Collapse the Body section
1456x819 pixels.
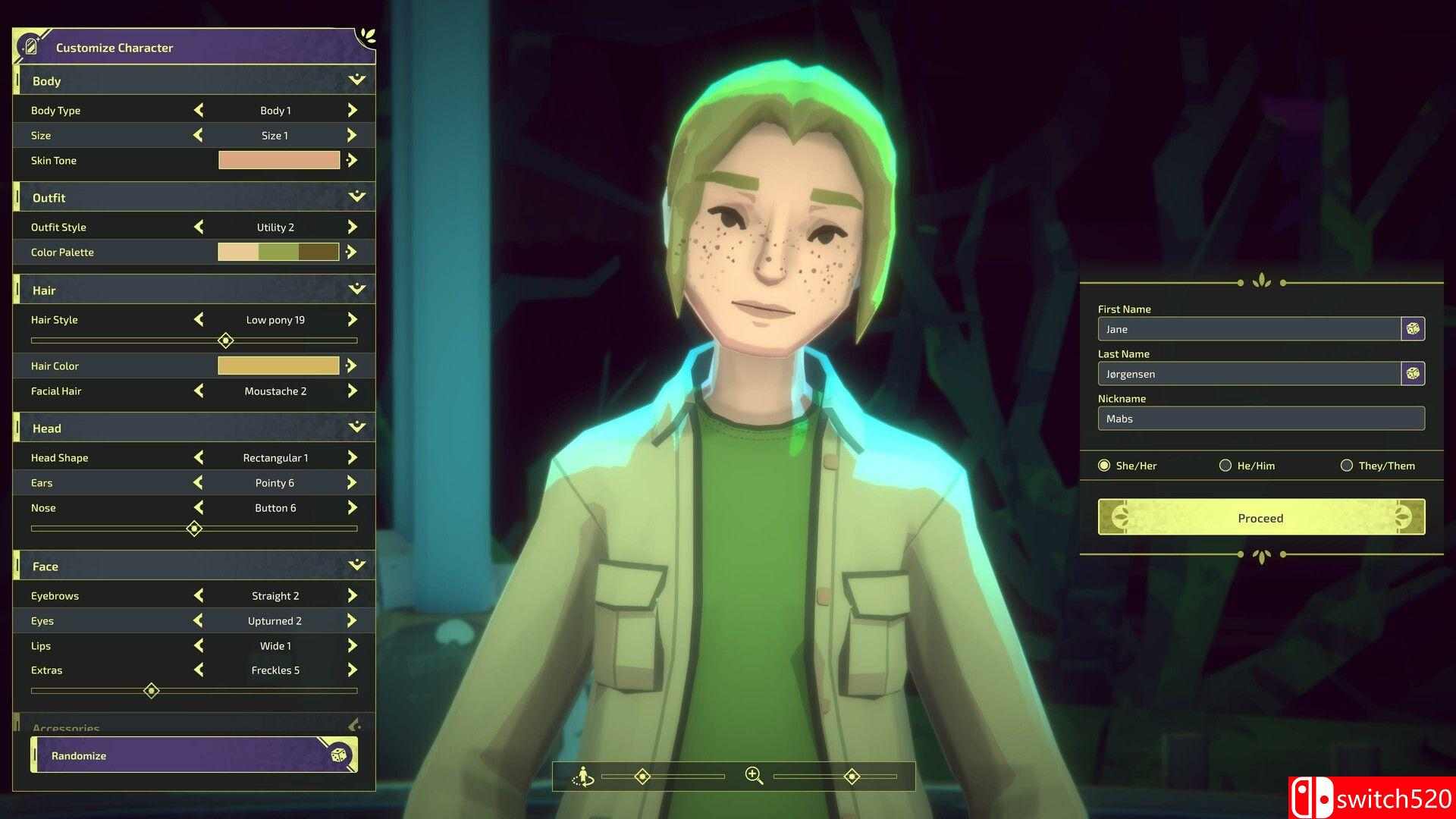tap(355, 80)
